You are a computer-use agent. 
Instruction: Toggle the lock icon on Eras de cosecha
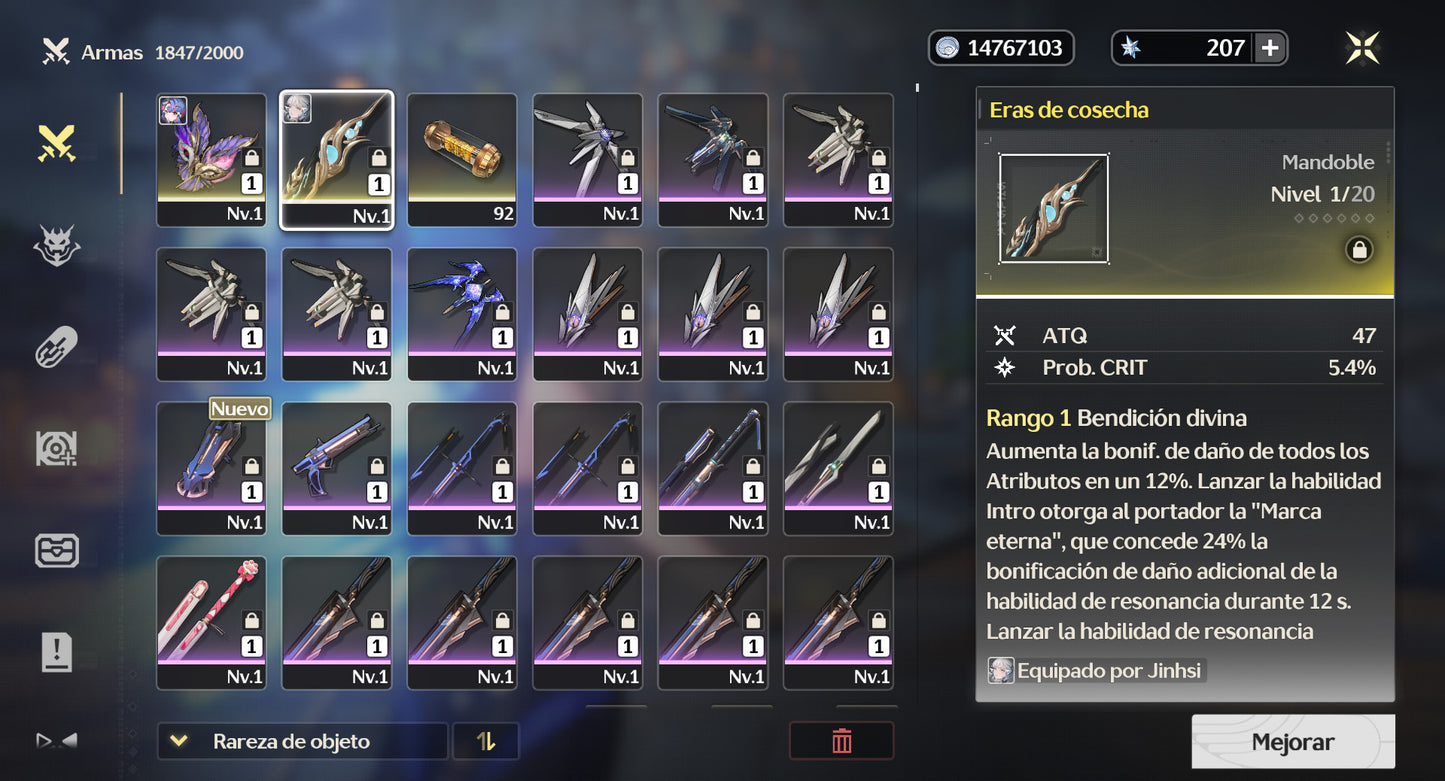coord(1359,251)
